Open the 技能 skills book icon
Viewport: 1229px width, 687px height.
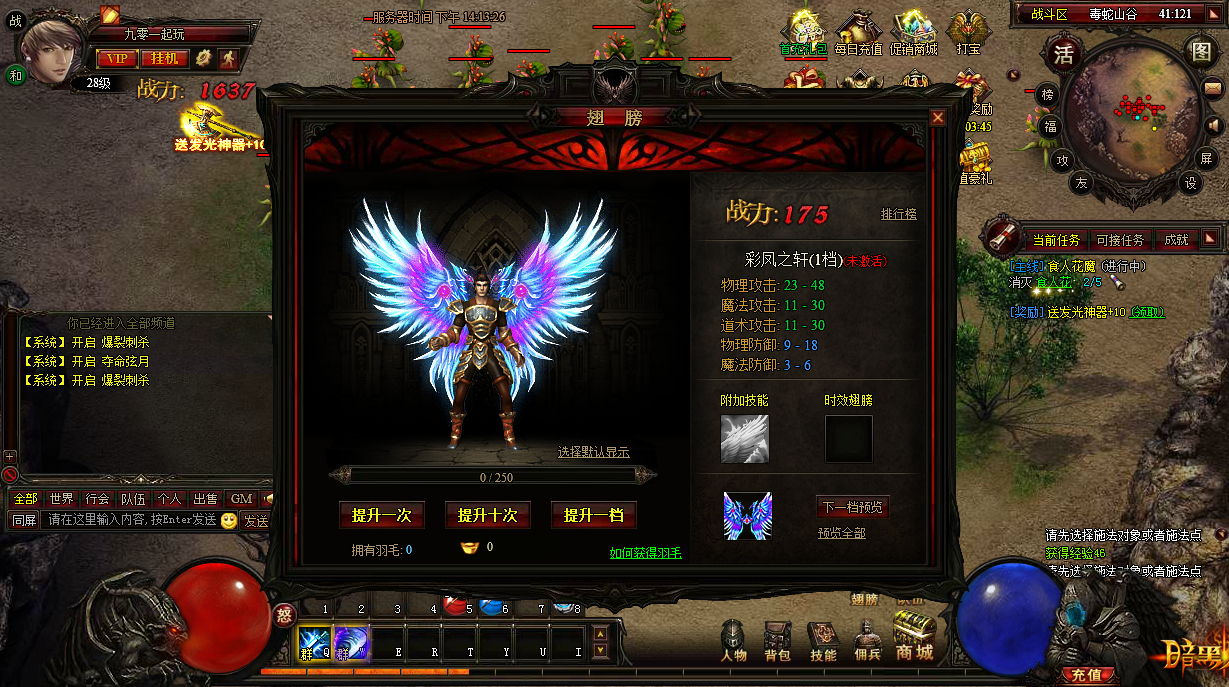(823, 640)
